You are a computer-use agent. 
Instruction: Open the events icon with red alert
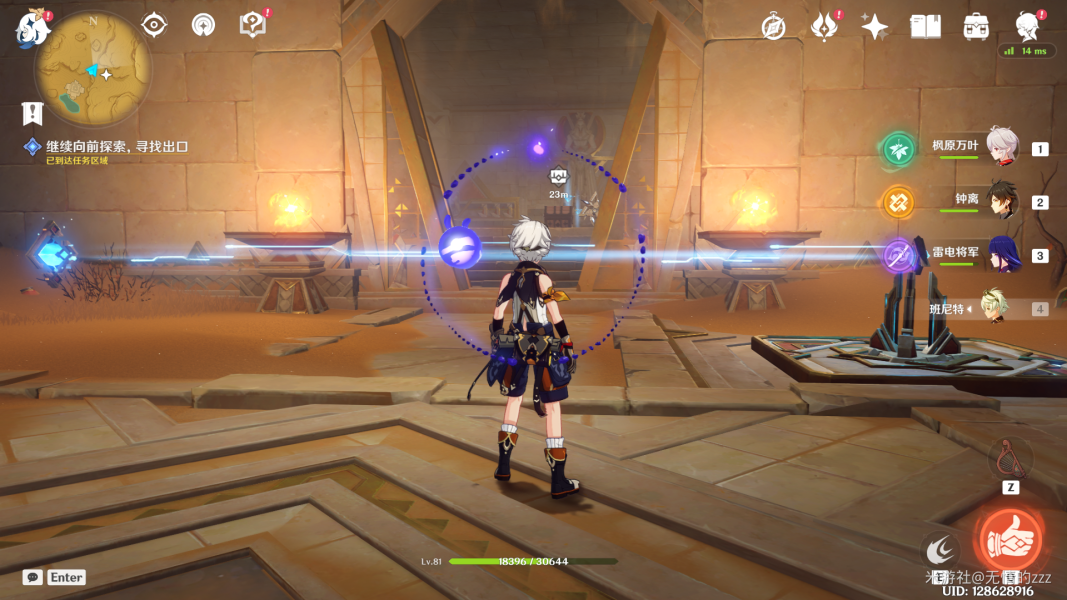click(825, 27)
